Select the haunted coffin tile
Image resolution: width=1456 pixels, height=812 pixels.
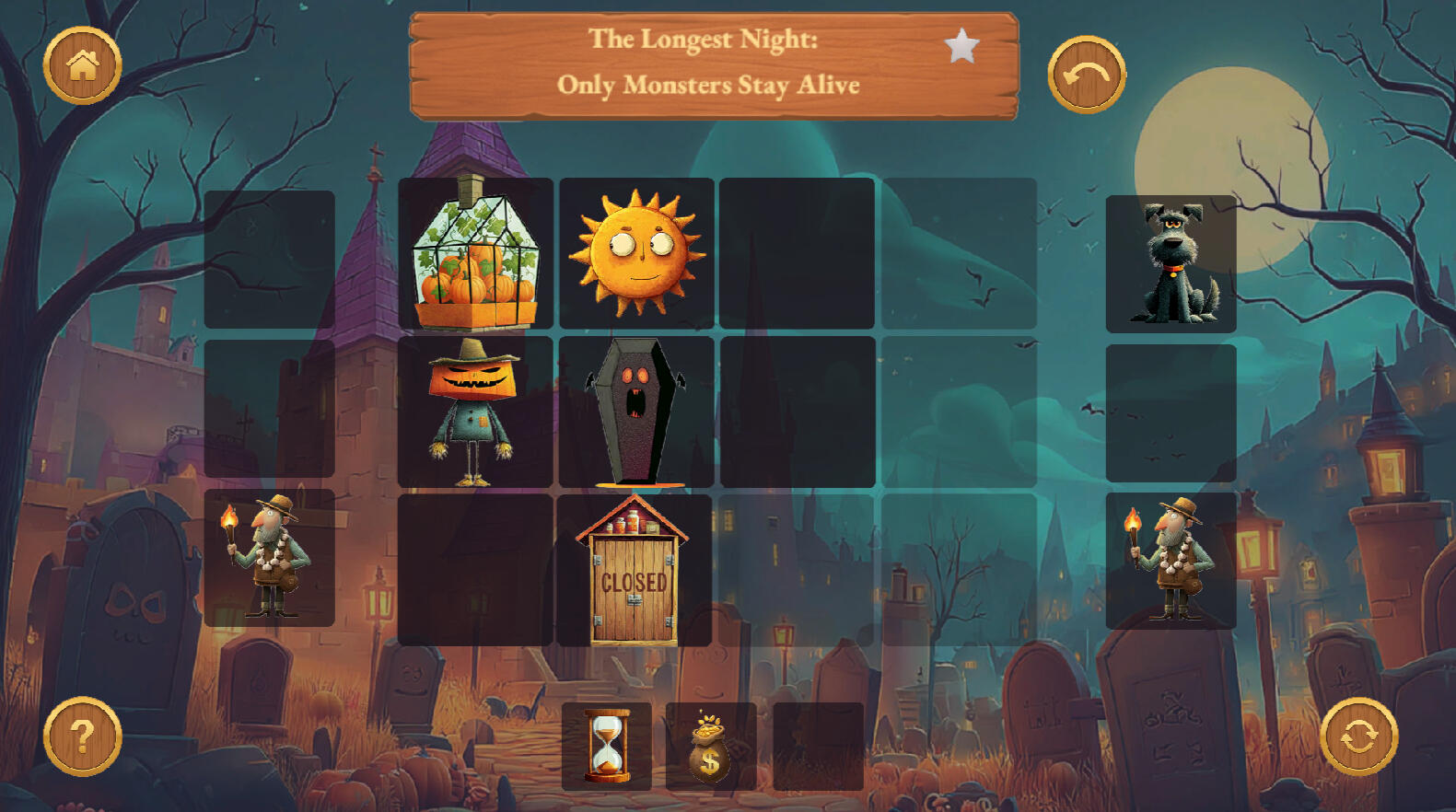click(636, 412)
